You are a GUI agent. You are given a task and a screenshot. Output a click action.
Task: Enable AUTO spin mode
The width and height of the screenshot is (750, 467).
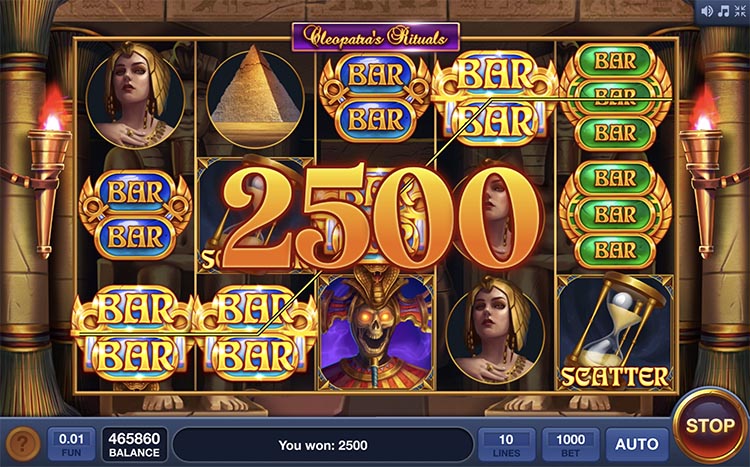click(636, 444)
